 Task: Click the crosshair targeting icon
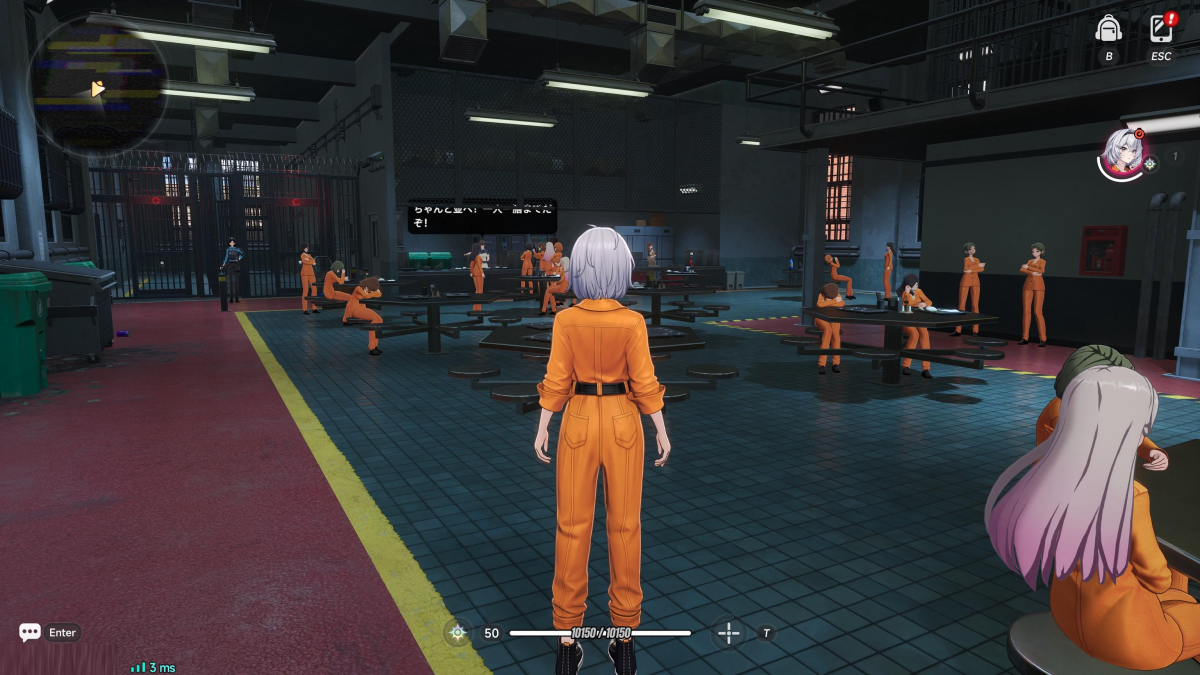[729, 632]
